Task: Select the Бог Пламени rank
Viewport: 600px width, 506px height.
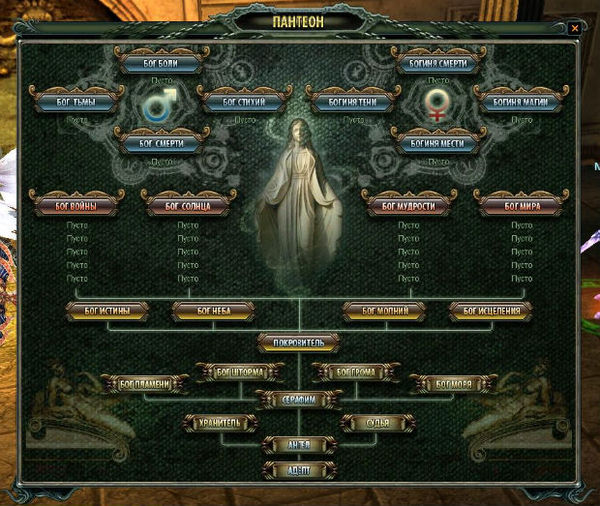Action: coord(146,382)
